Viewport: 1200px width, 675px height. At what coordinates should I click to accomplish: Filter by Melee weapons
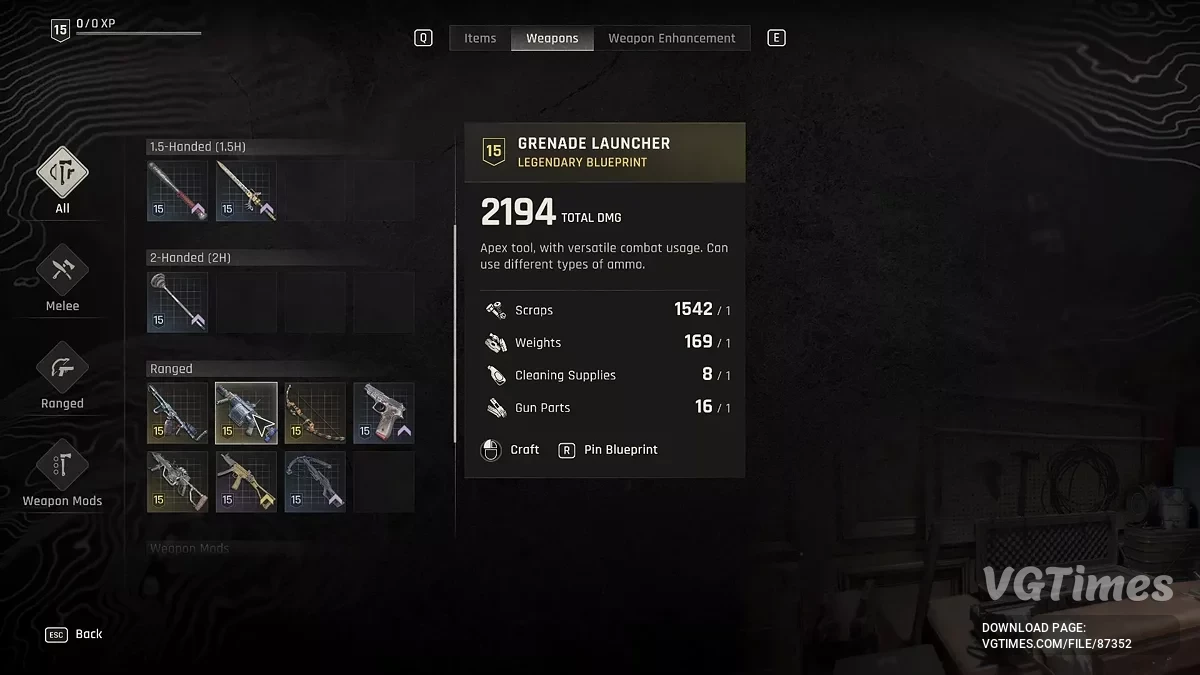coord(62,278)
